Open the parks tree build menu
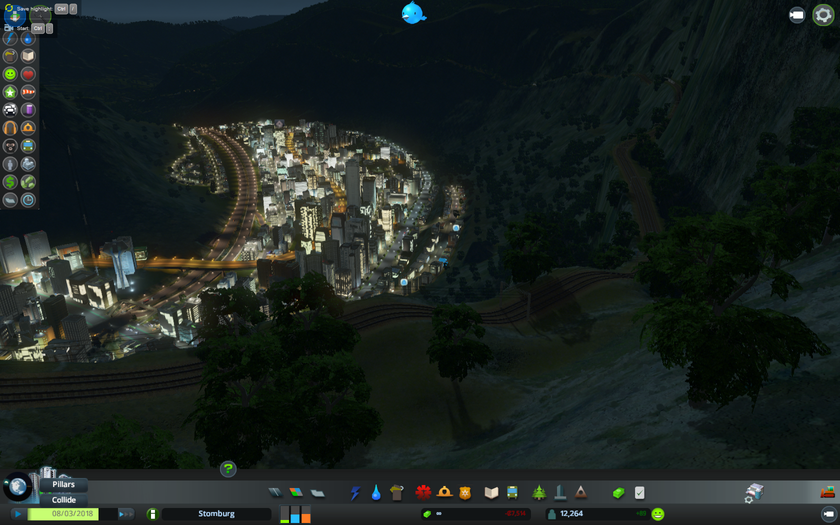840x525 pixels. pyautogui.click(x=539, y=493)
